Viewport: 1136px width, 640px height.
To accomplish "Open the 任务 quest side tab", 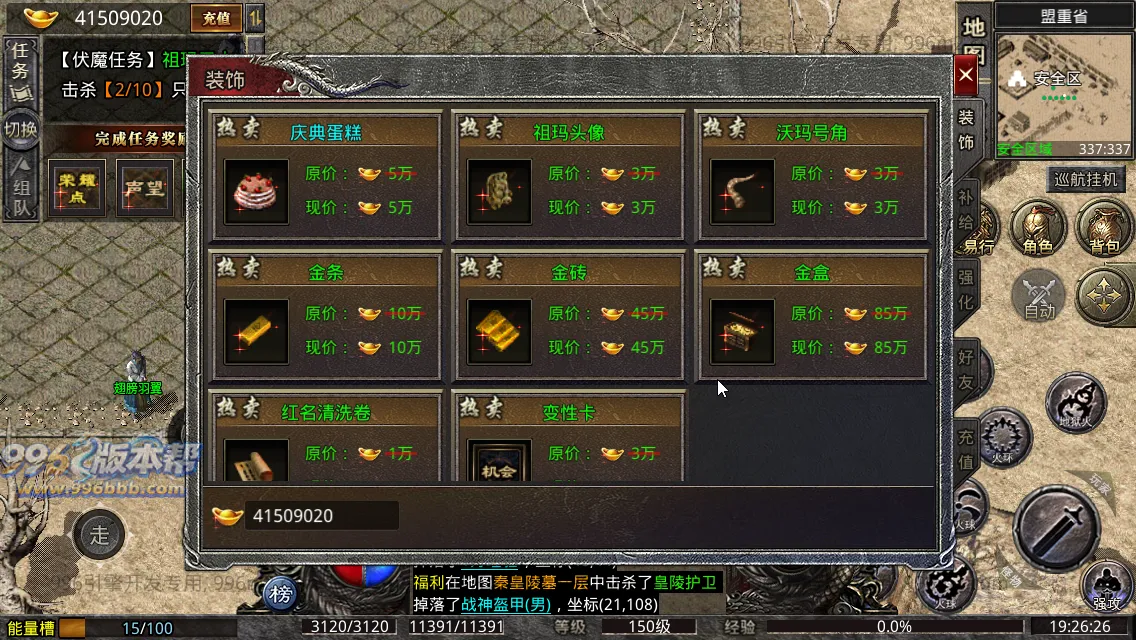I will pos(19,68).
